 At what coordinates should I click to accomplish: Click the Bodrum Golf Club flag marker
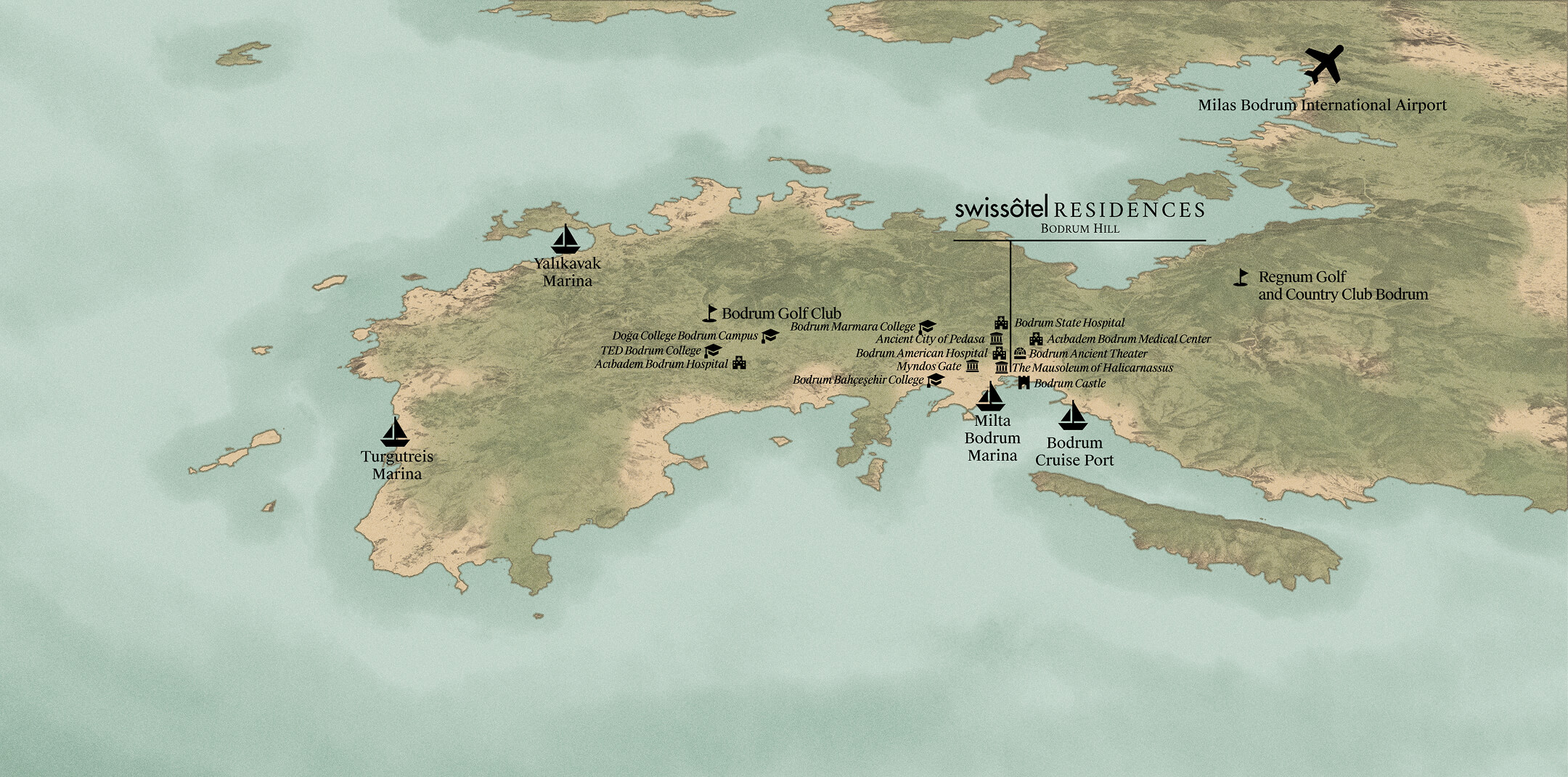(711, 313)
